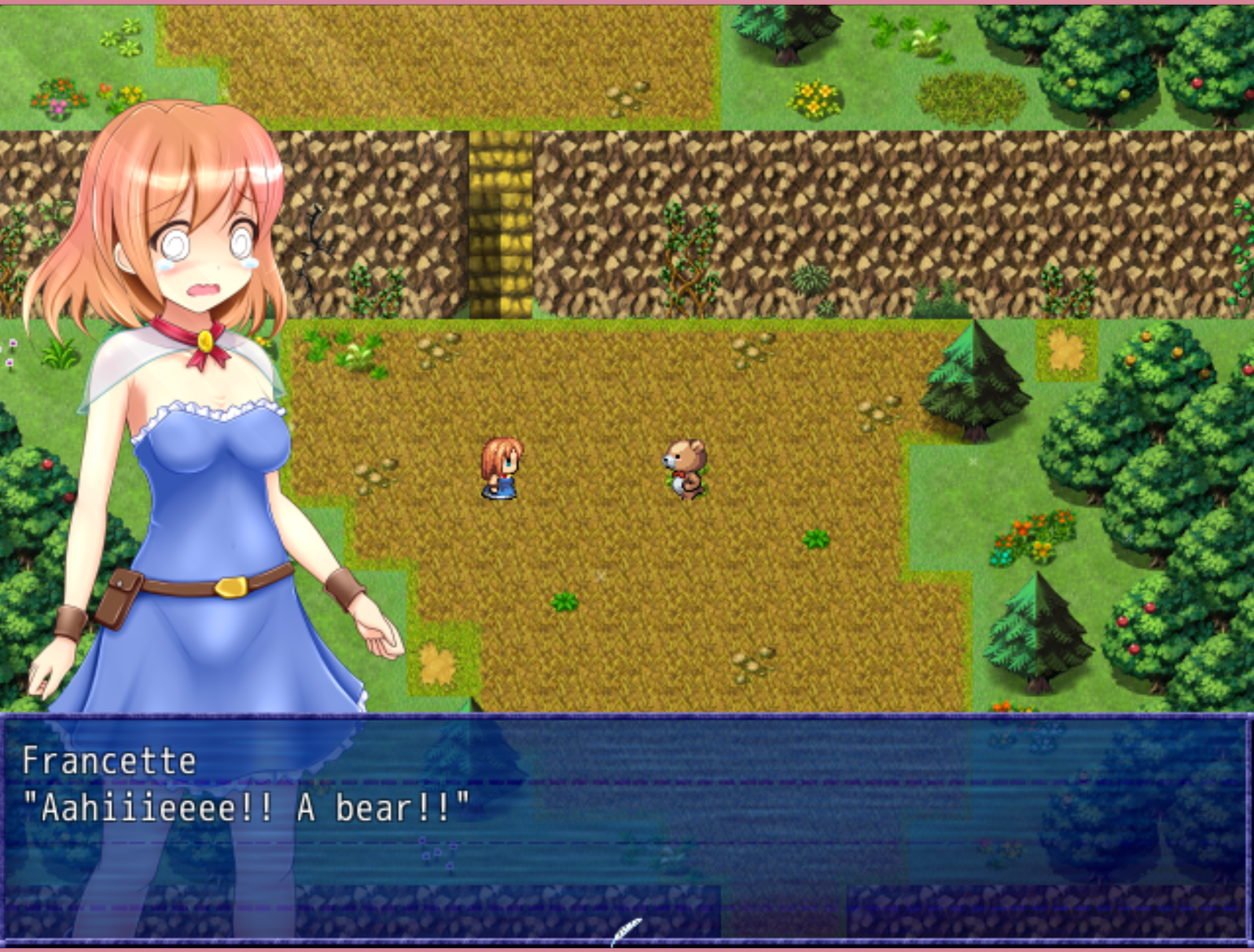Click the feather continue indicator

pos(627,932)
